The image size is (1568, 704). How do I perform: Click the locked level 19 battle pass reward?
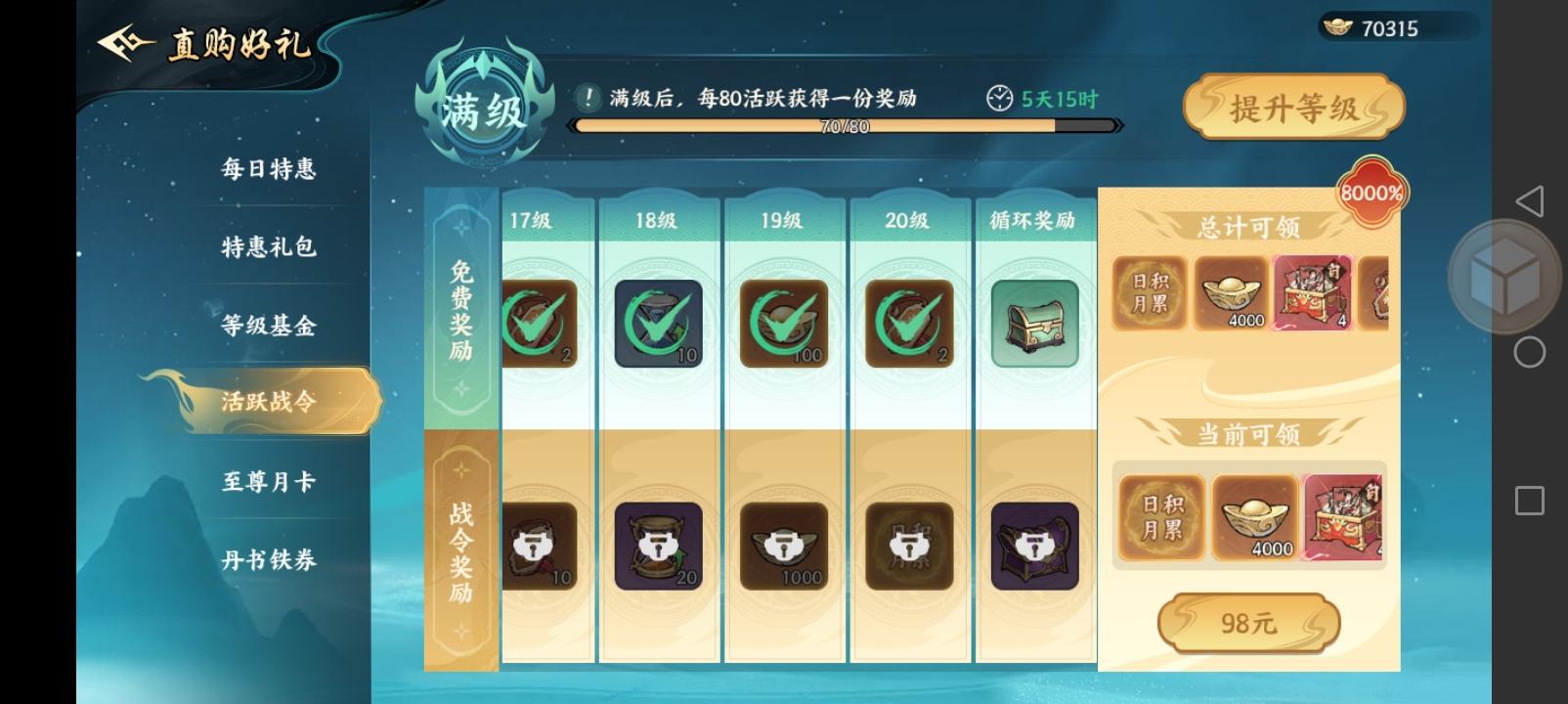click(782, 548)
